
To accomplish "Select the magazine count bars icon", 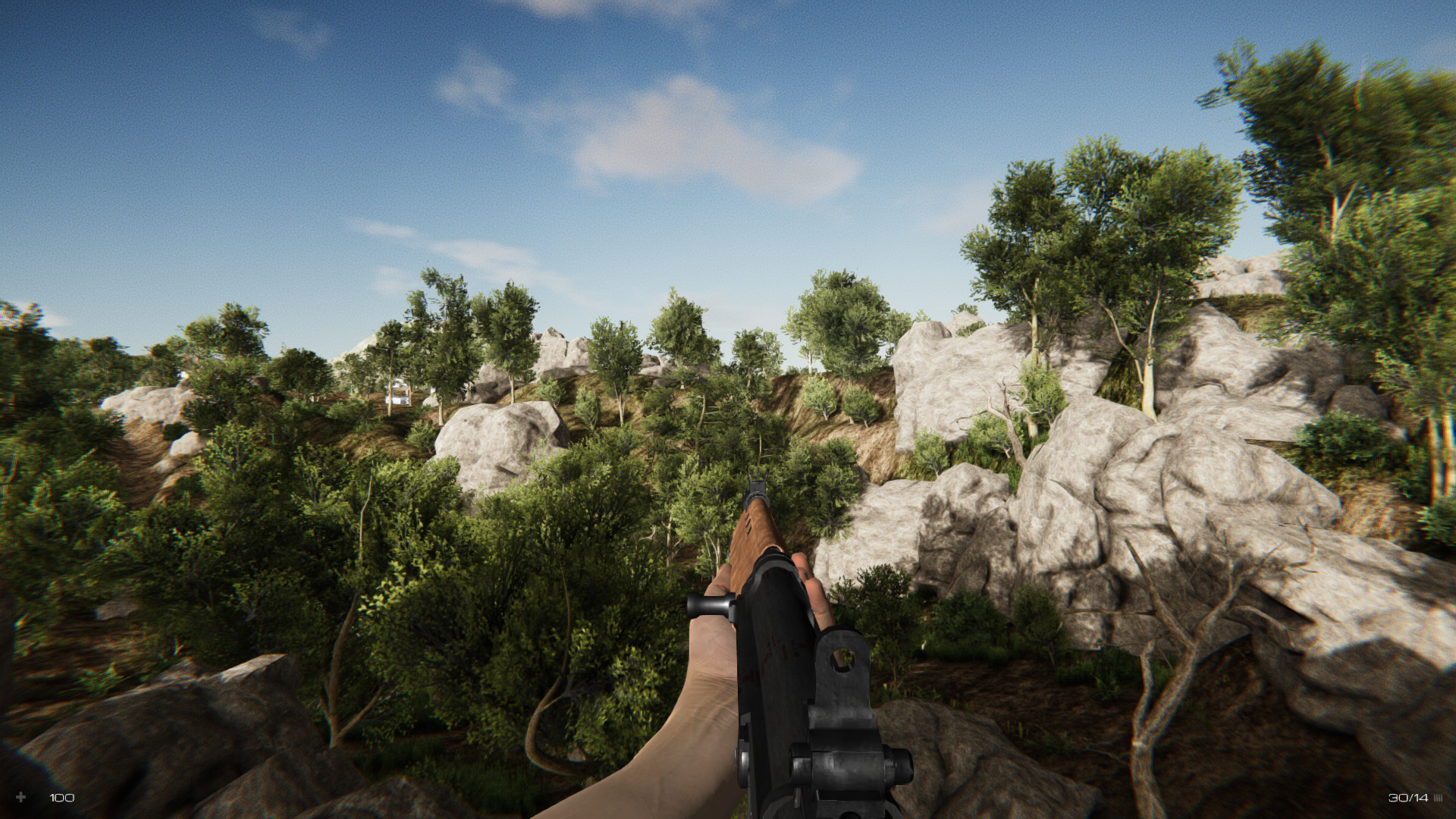I will click(x=1439, y=797).
